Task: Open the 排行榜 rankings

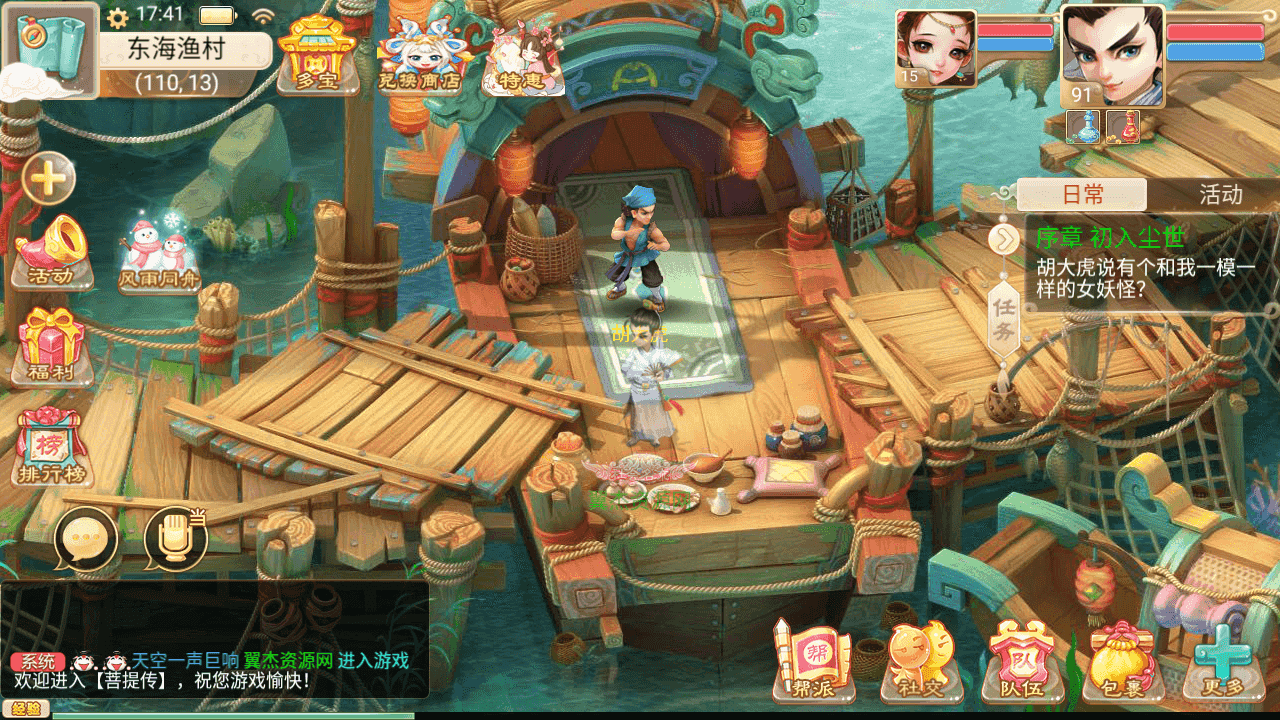Action: point(52,445)
